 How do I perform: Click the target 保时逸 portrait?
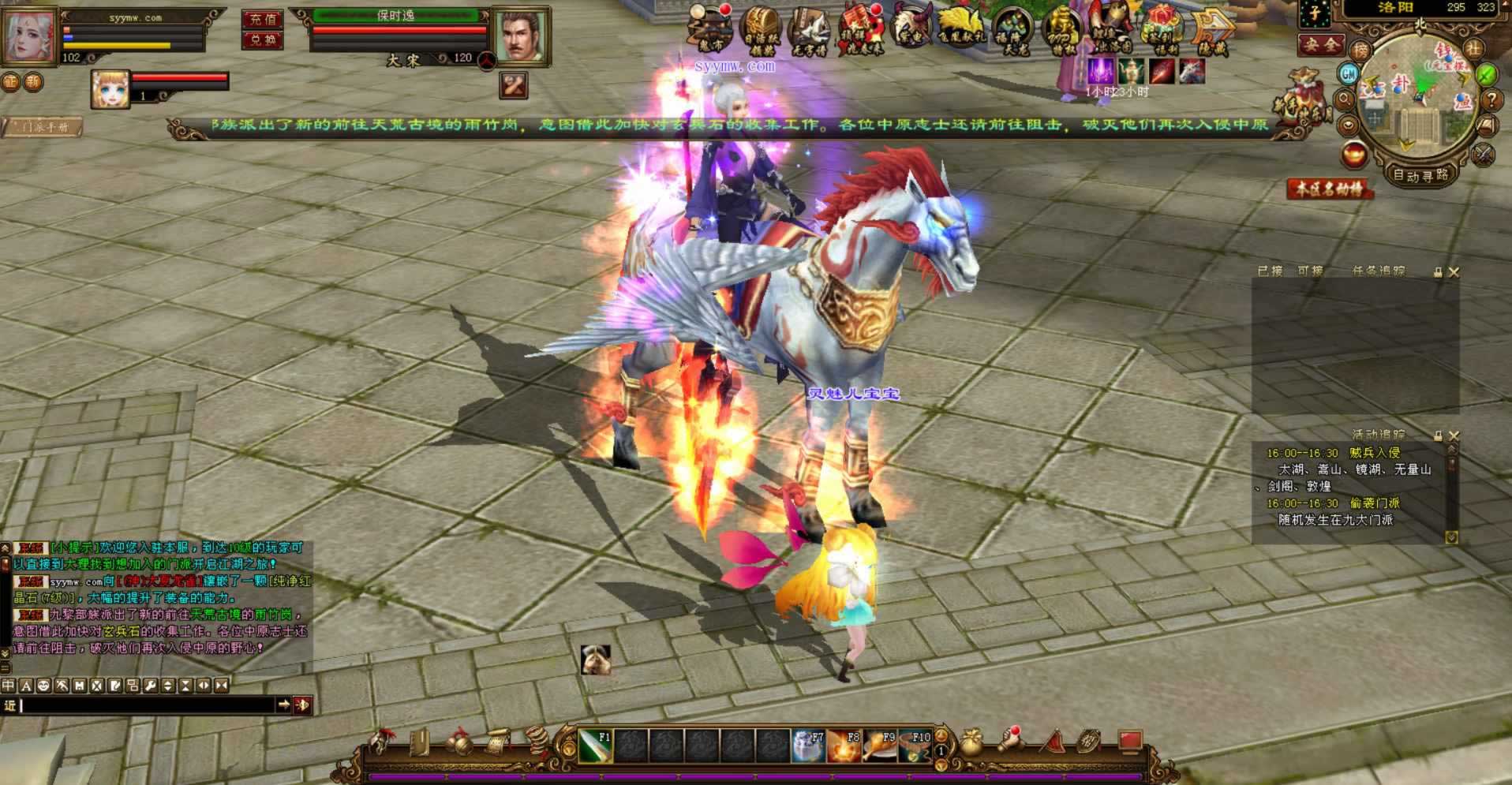519,36
